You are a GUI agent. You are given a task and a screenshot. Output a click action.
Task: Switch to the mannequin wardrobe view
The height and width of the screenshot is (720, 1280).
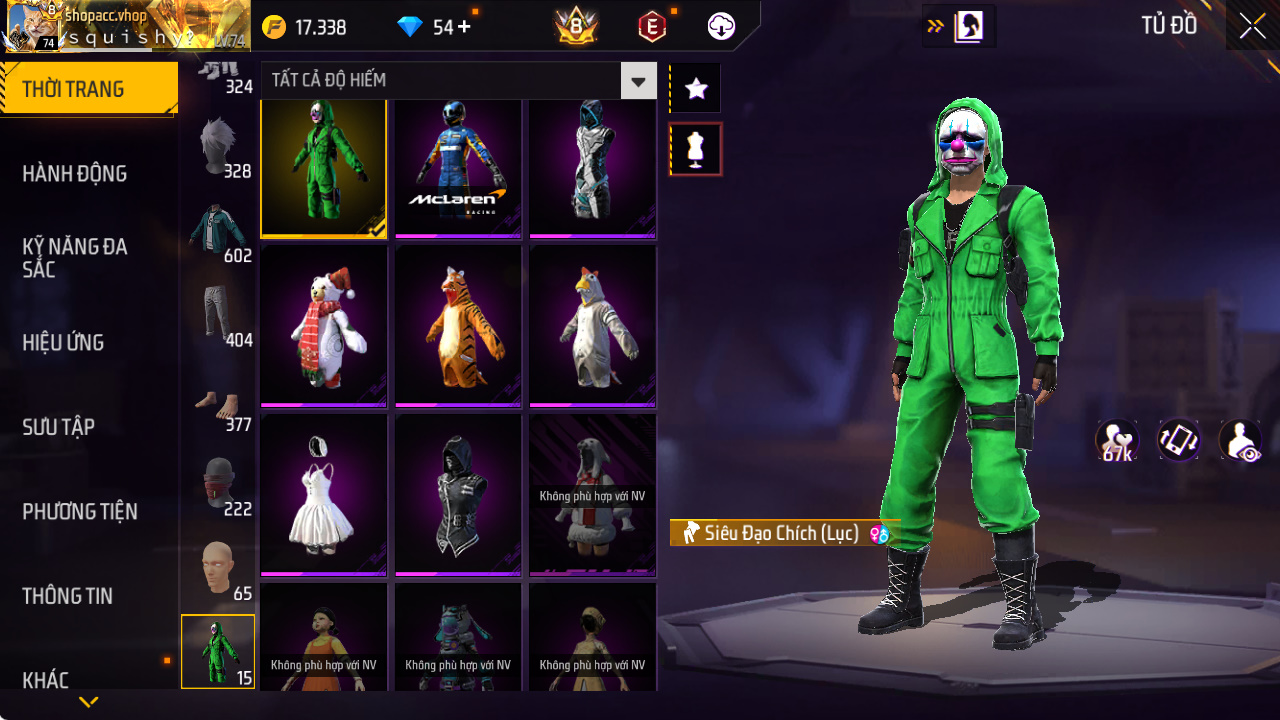tap(694, 148)
